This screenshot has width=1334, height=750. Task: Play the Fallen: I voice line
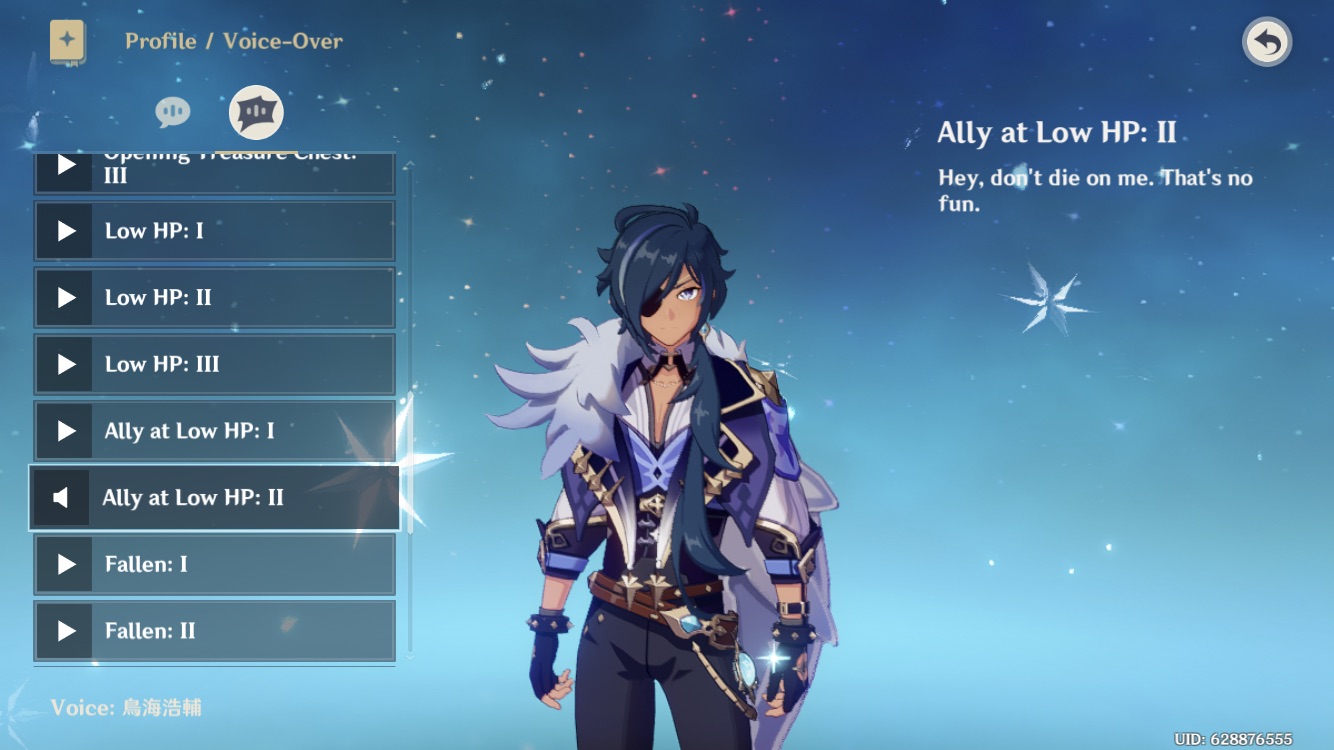(64, 564)
